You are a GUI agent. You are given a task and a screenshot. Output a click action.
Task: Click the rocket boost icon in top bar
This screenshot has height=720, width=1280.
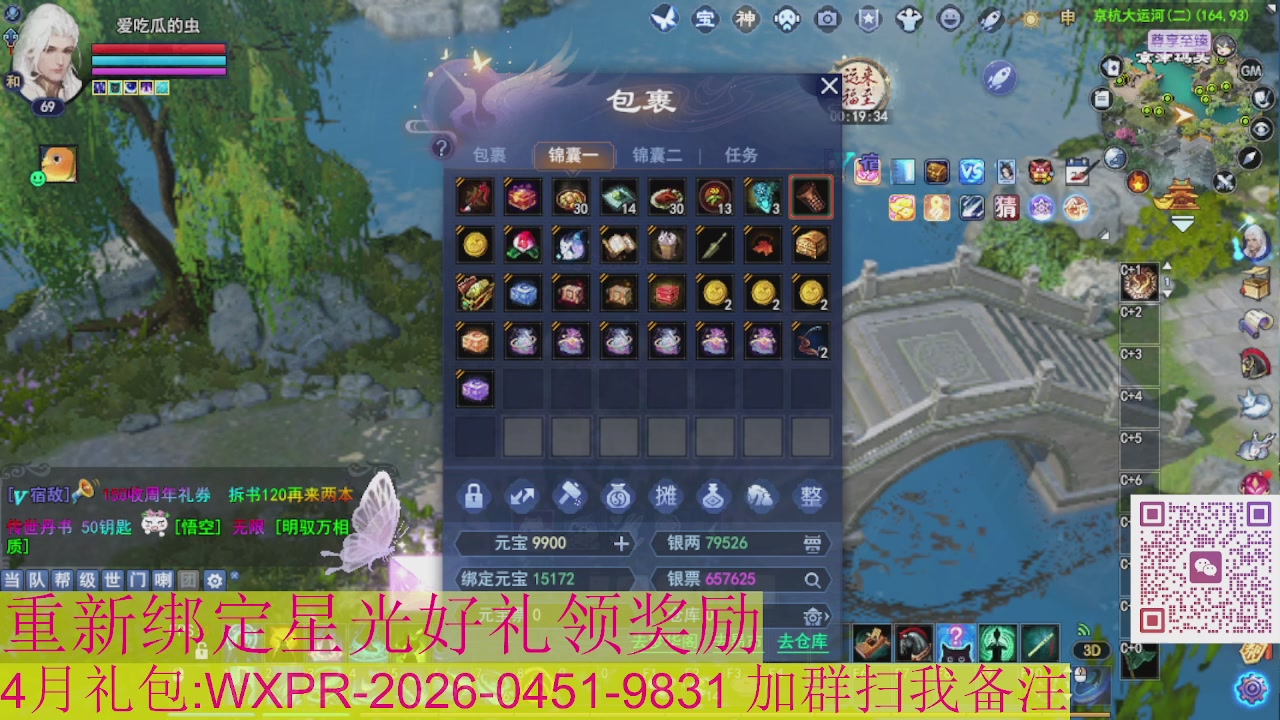click(x=992, y=17)
